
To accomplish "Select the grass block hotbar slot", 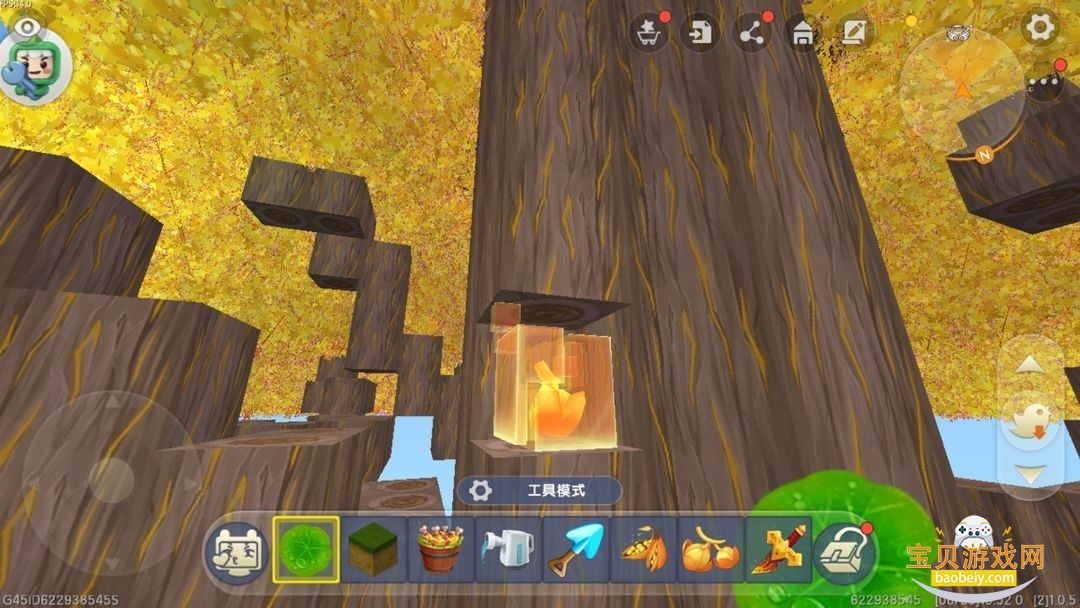I will (x=372, y=550).
